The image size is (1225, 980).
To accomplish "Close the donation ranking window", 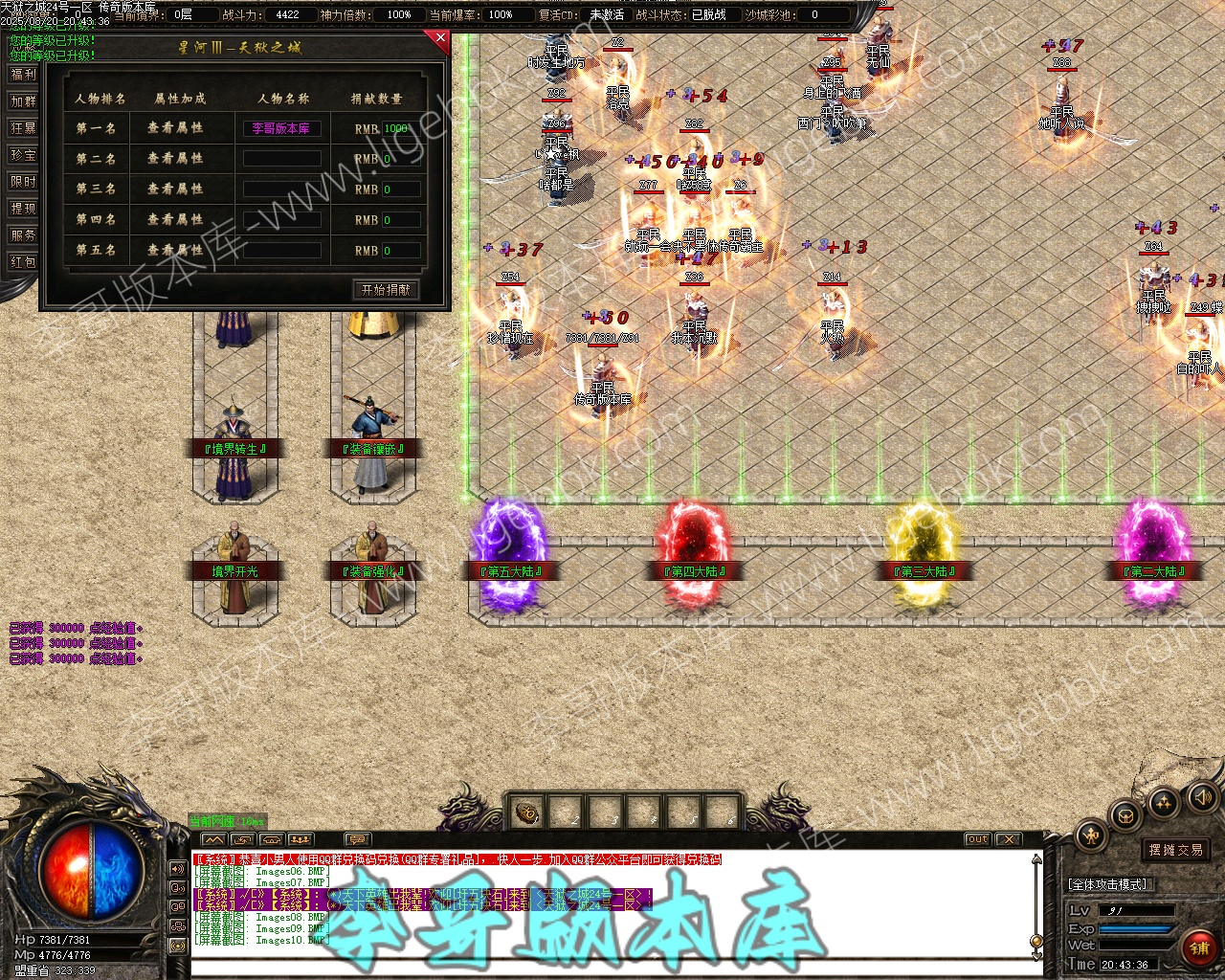I will point(440,38).
